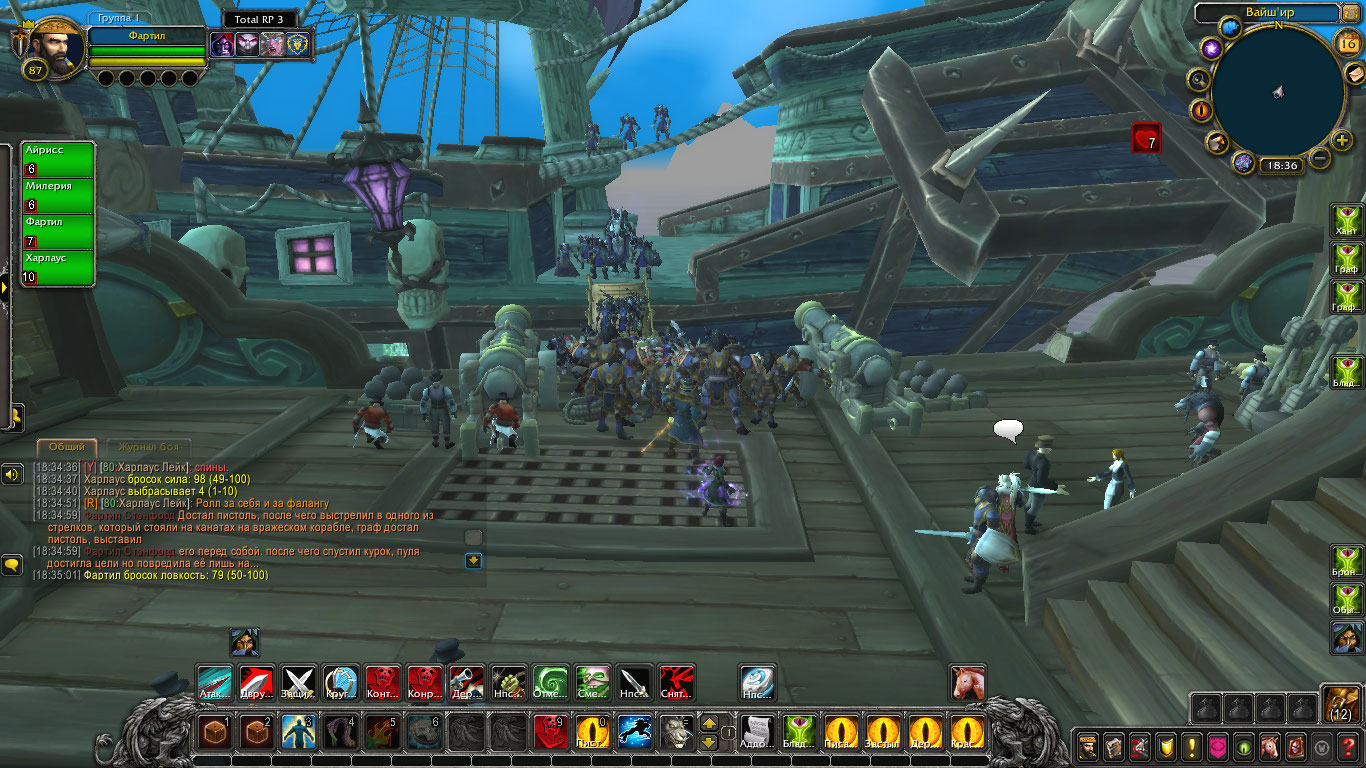The width and height of the screenshot is (1366, 768).
Task: Click the Фартил player portrait
Action: pyautogui.click(x=55, y=48)
